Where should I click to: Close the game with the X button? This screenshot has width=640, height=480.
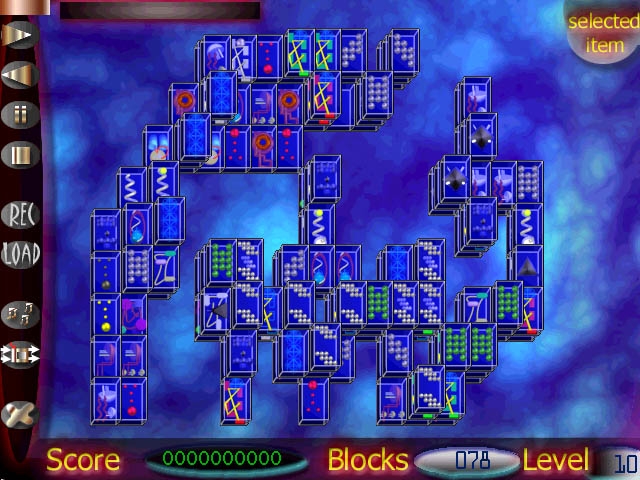coord(20,414)
